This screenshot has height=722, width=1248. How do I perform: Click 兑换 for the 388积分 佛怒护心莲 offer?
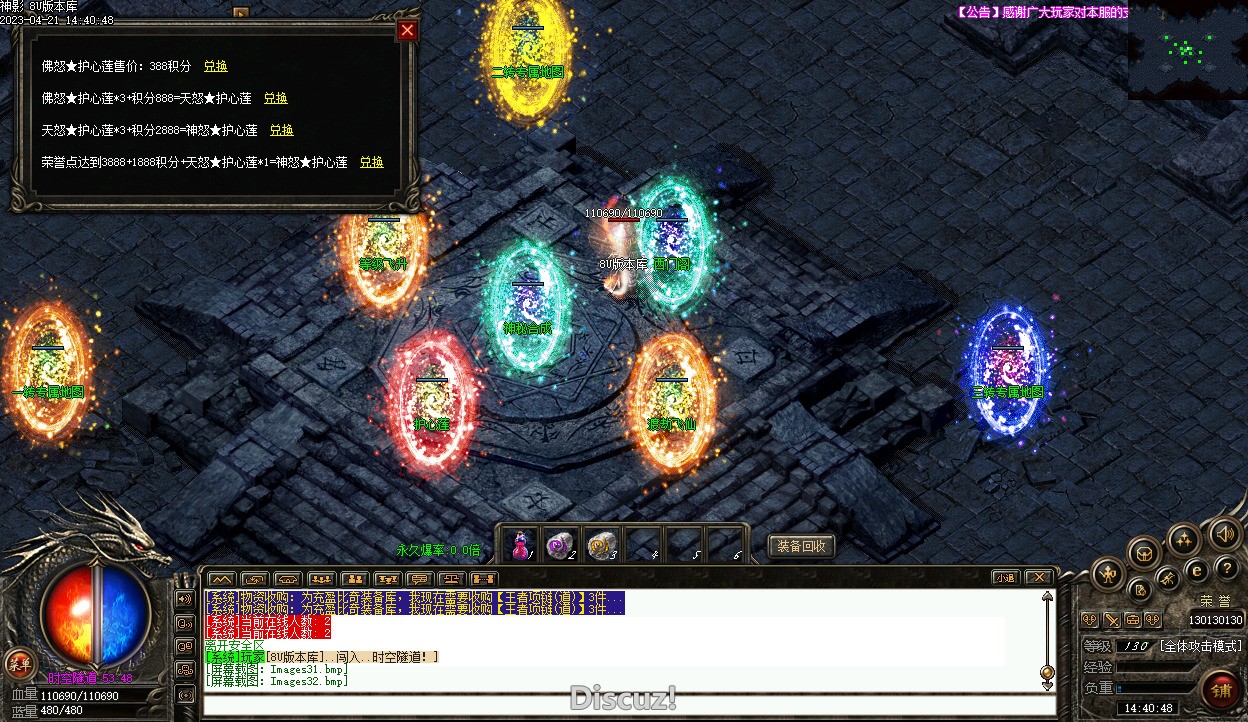coord(216,66)
